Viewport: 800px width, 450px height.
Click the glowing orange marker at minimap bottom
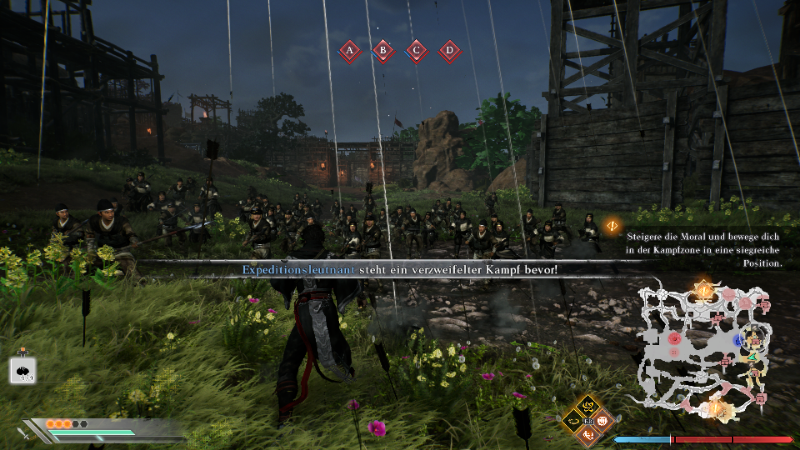coord(716,408)
